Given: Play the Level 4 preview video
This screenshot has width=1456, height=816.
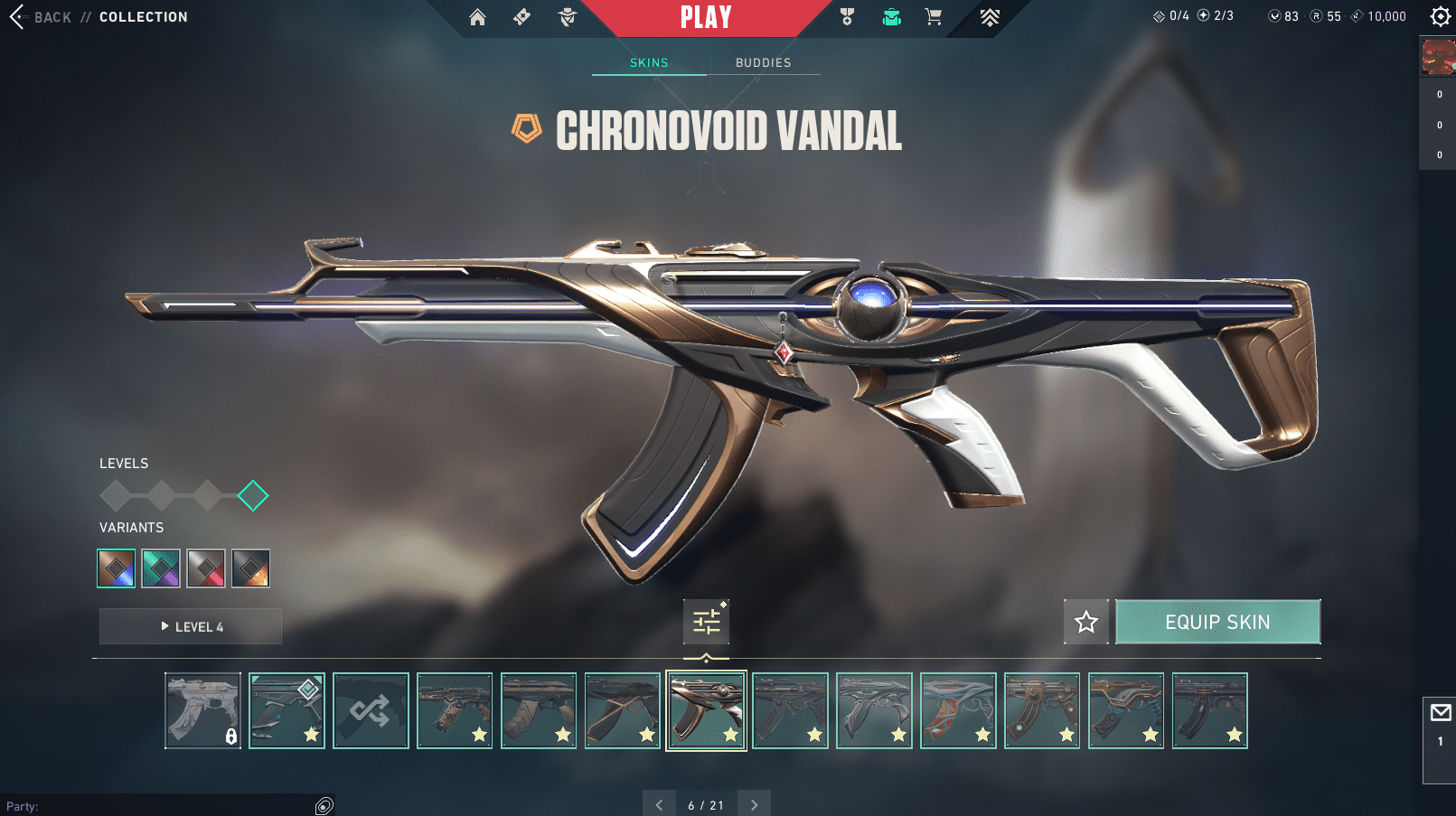Looking at the screenshot, I should (x=191, y=626).
